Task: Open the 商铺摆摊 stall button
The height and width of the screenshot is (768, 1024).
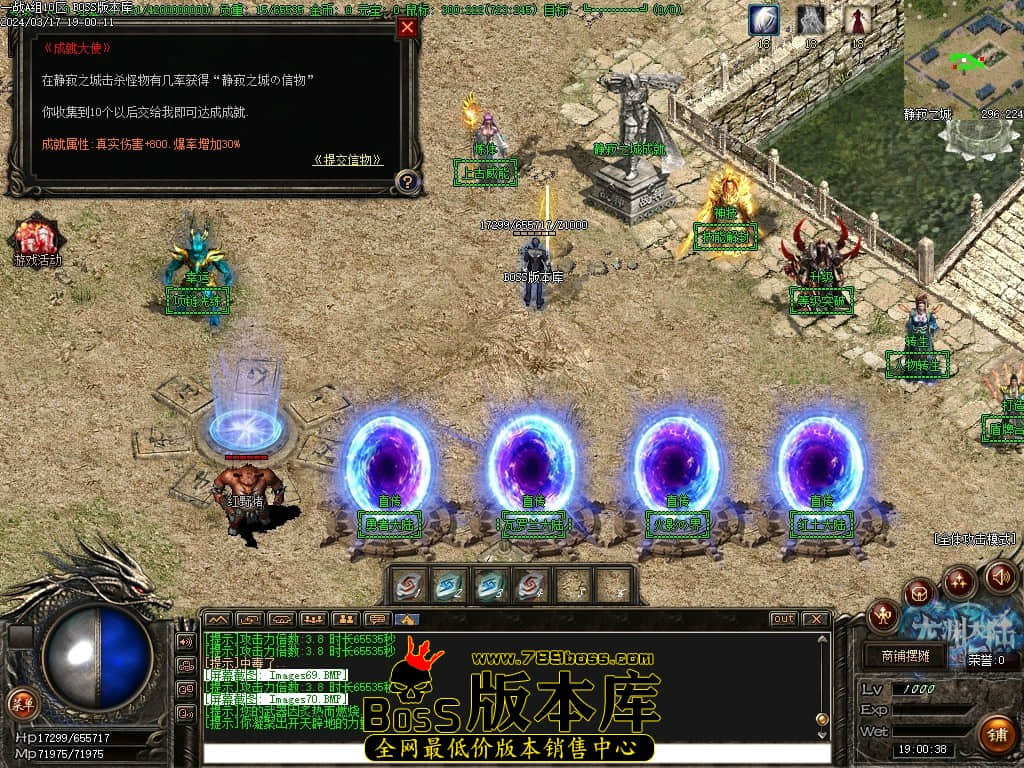Action: point(905,656)
